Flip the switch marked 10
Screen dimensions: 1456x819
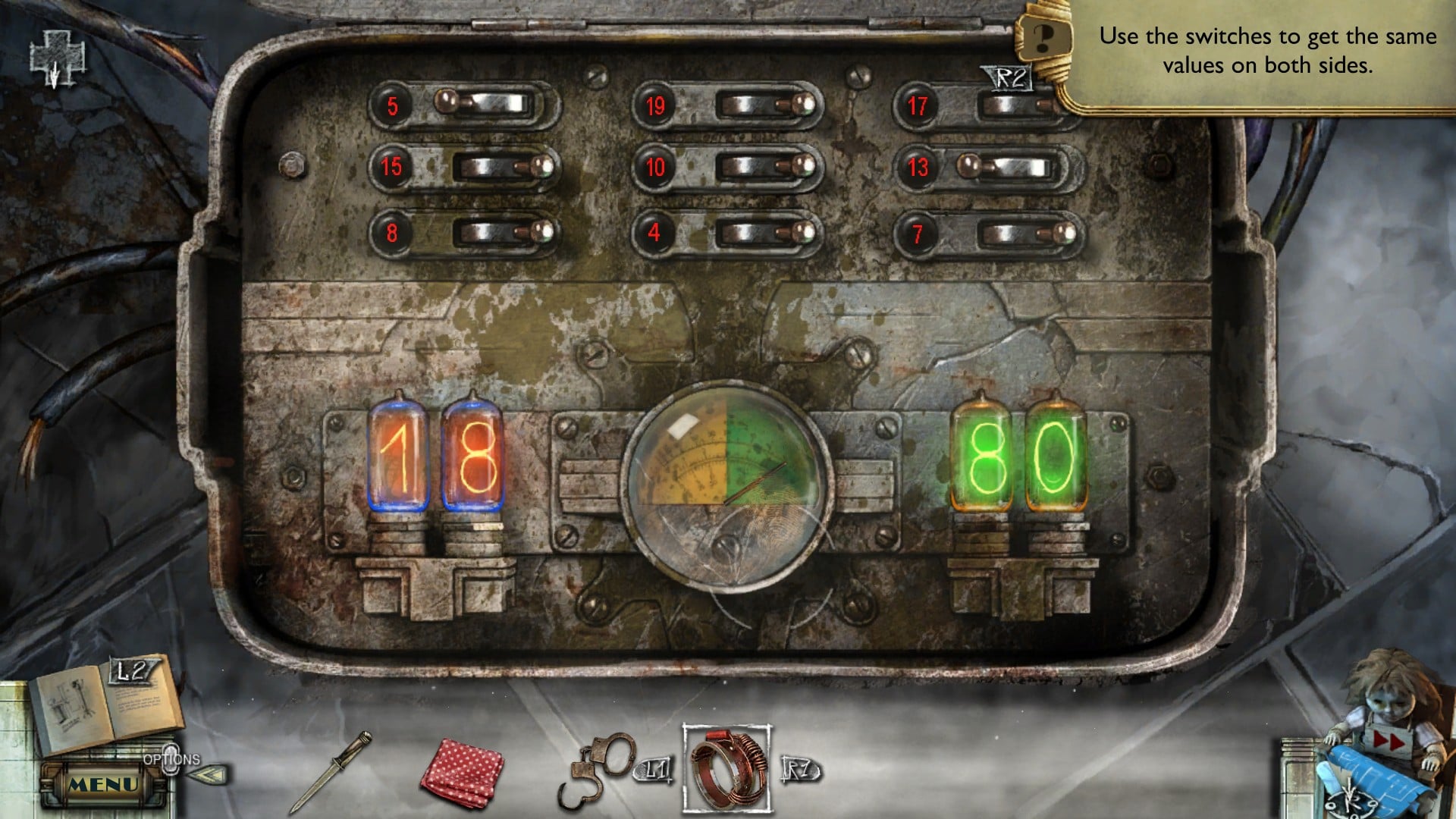764,167
